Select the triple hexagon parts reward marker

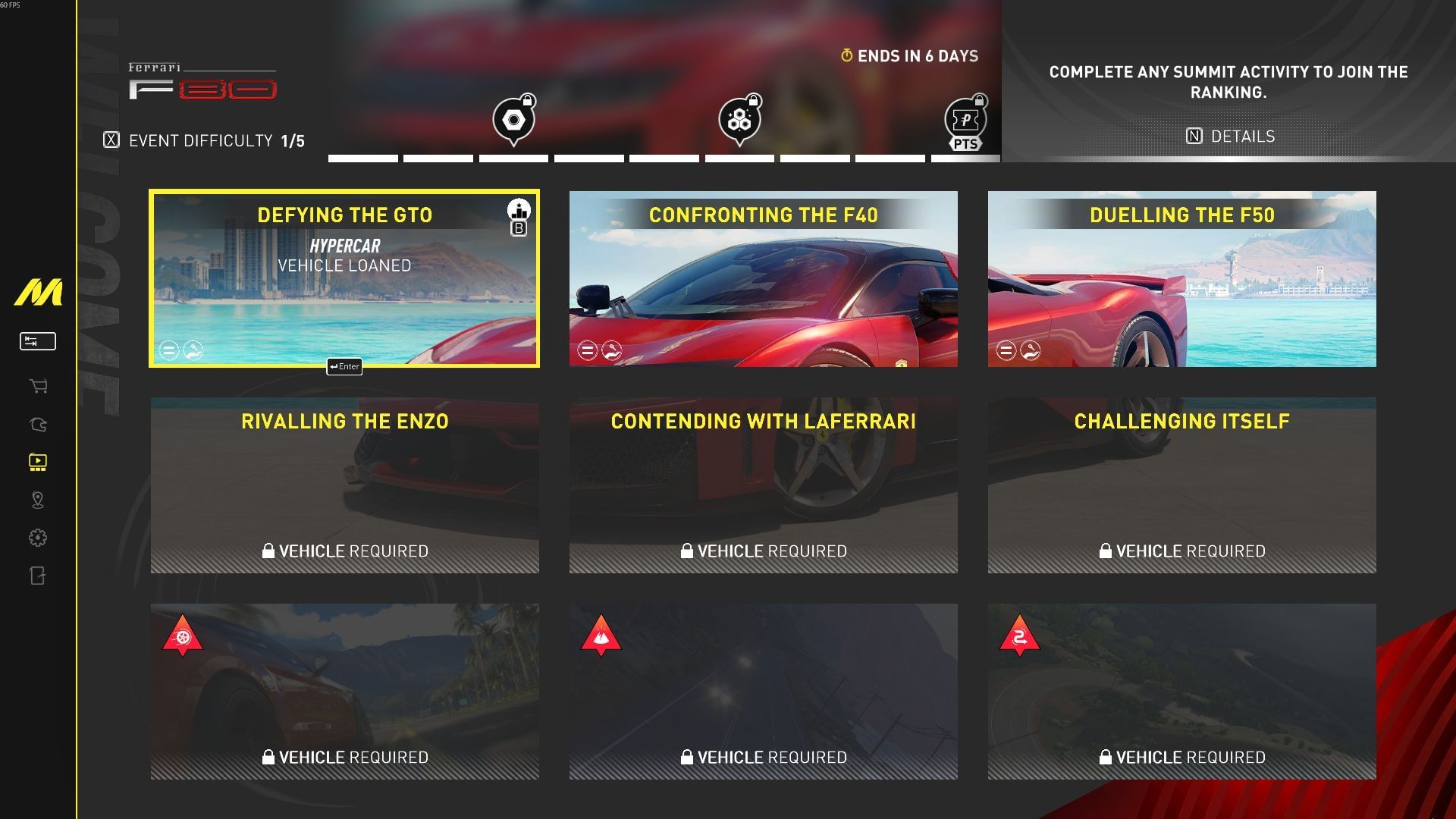(739, 120)
